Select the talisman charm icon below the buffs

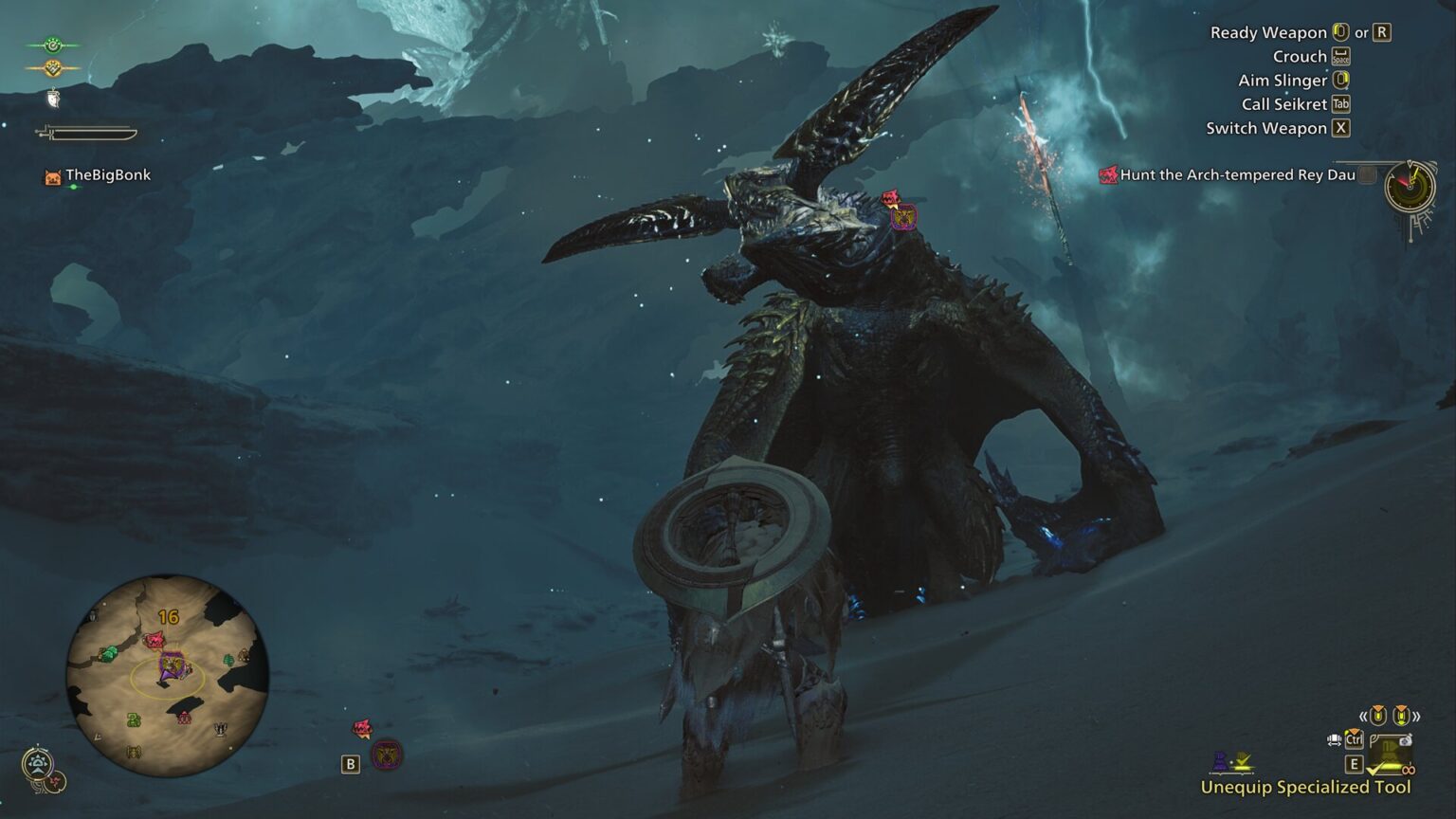(52, 100)
